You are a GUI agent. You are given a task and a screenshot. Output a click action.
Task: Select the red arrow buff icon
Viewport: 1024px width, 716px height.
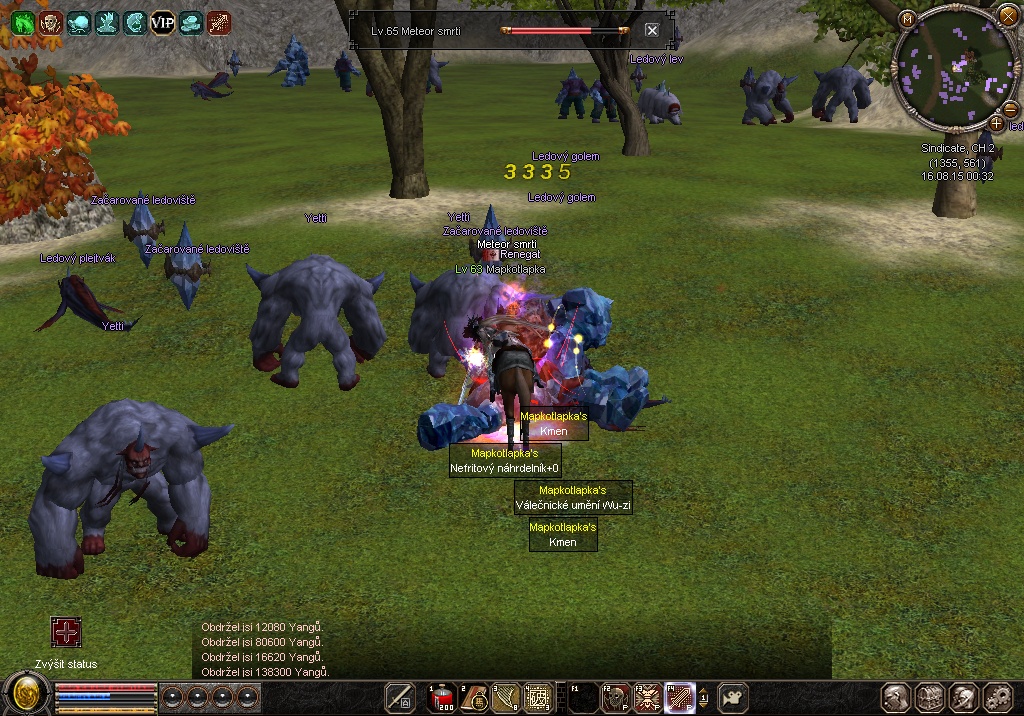pyautogui.click(x=219, y=22)
